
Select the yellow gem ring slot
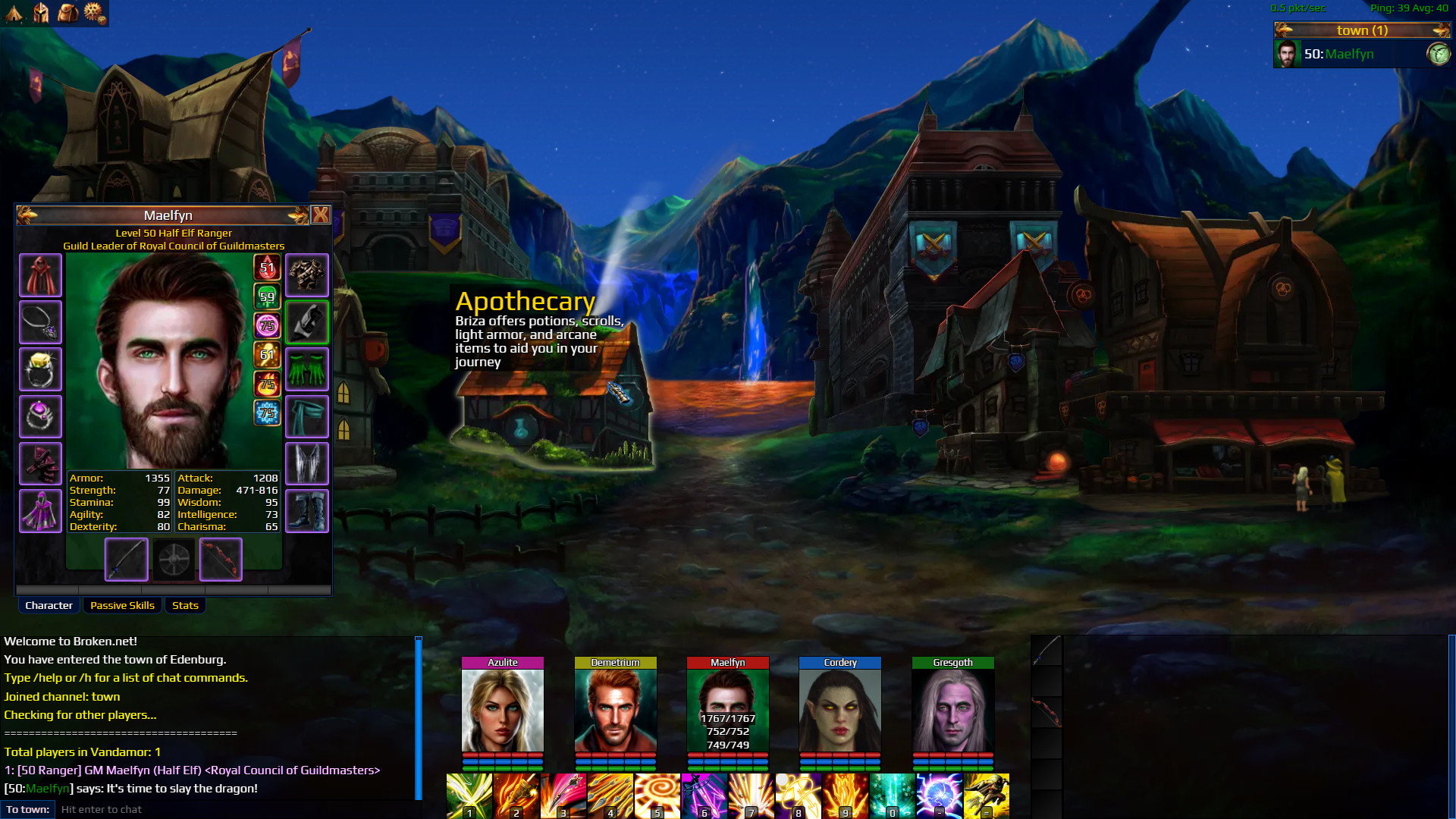[40, 369]
